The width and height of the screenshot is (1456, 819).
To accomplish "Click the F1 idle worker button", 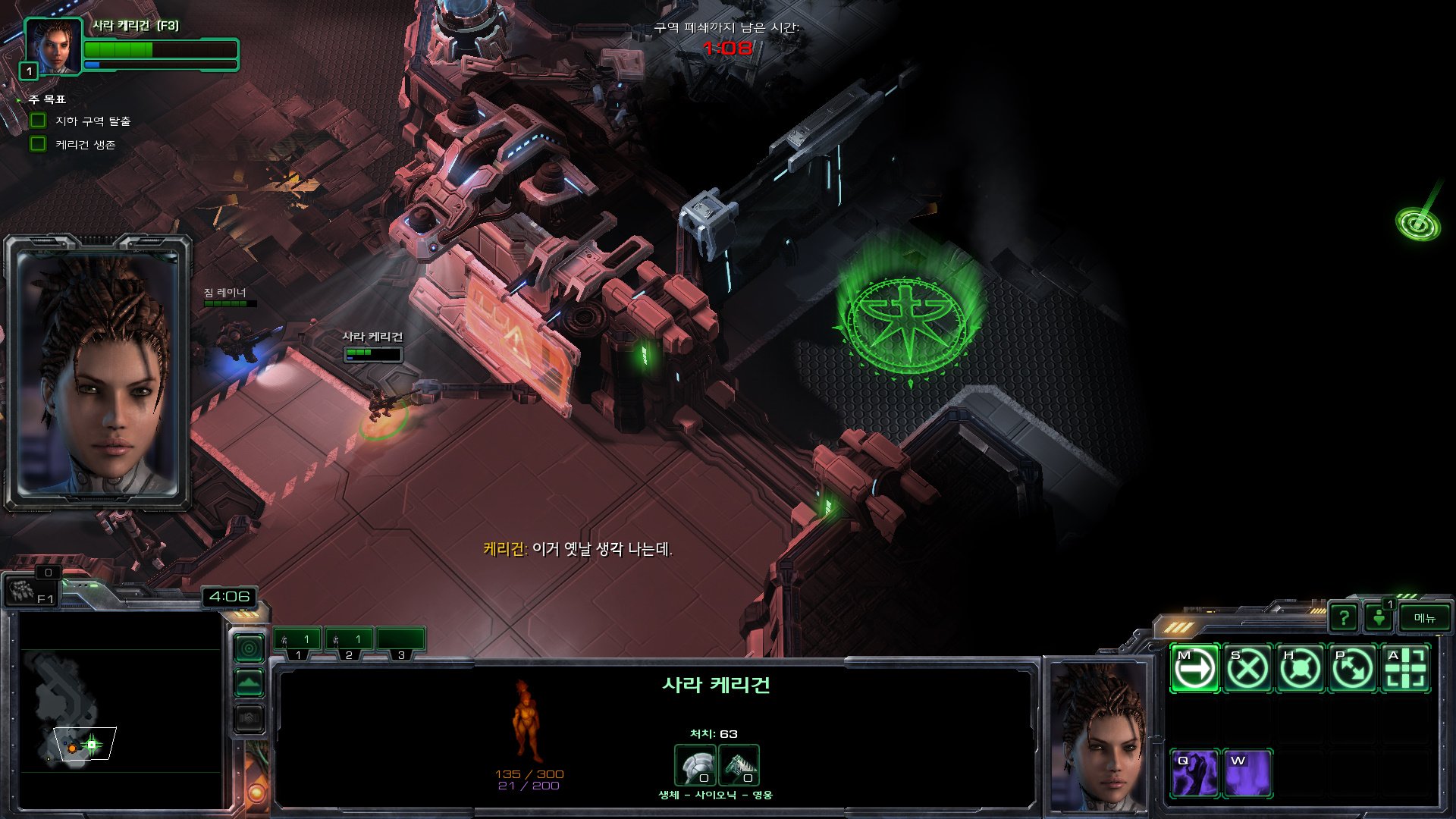I will (30, 591).
